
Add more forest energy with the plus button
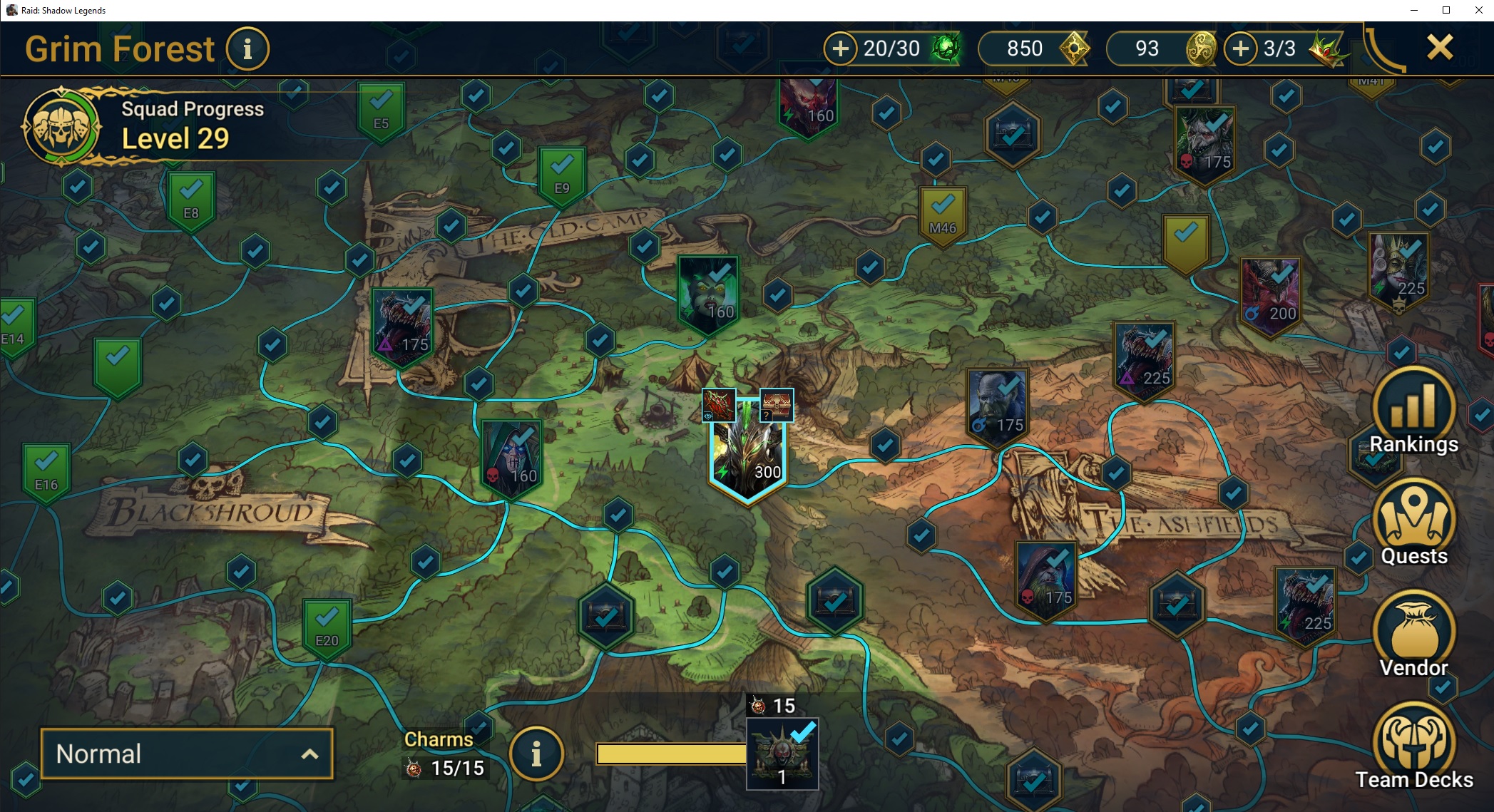pos(840,48)
